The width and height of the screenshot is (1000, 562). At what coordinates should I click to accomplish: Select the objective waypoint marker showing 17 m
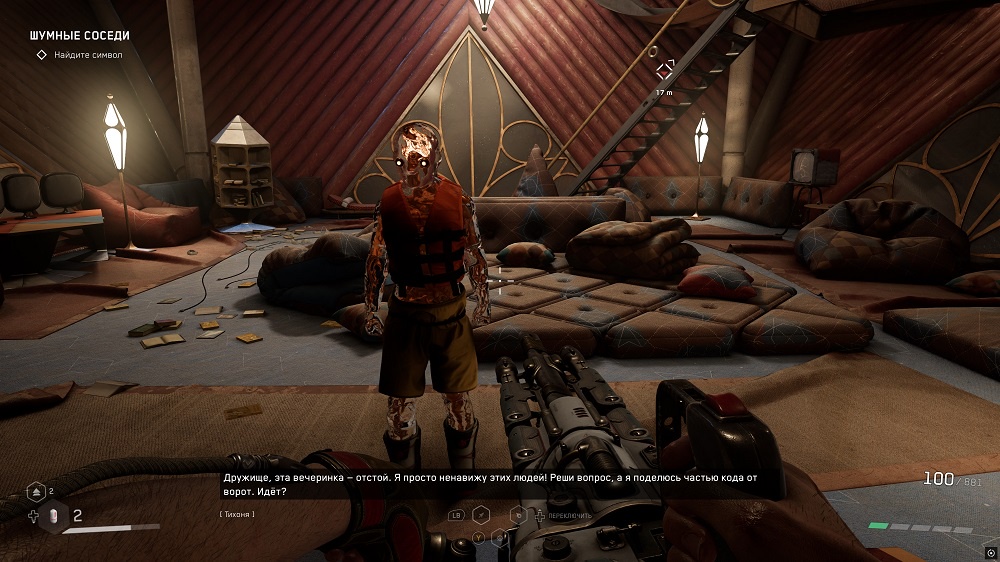tap(665, 70)
